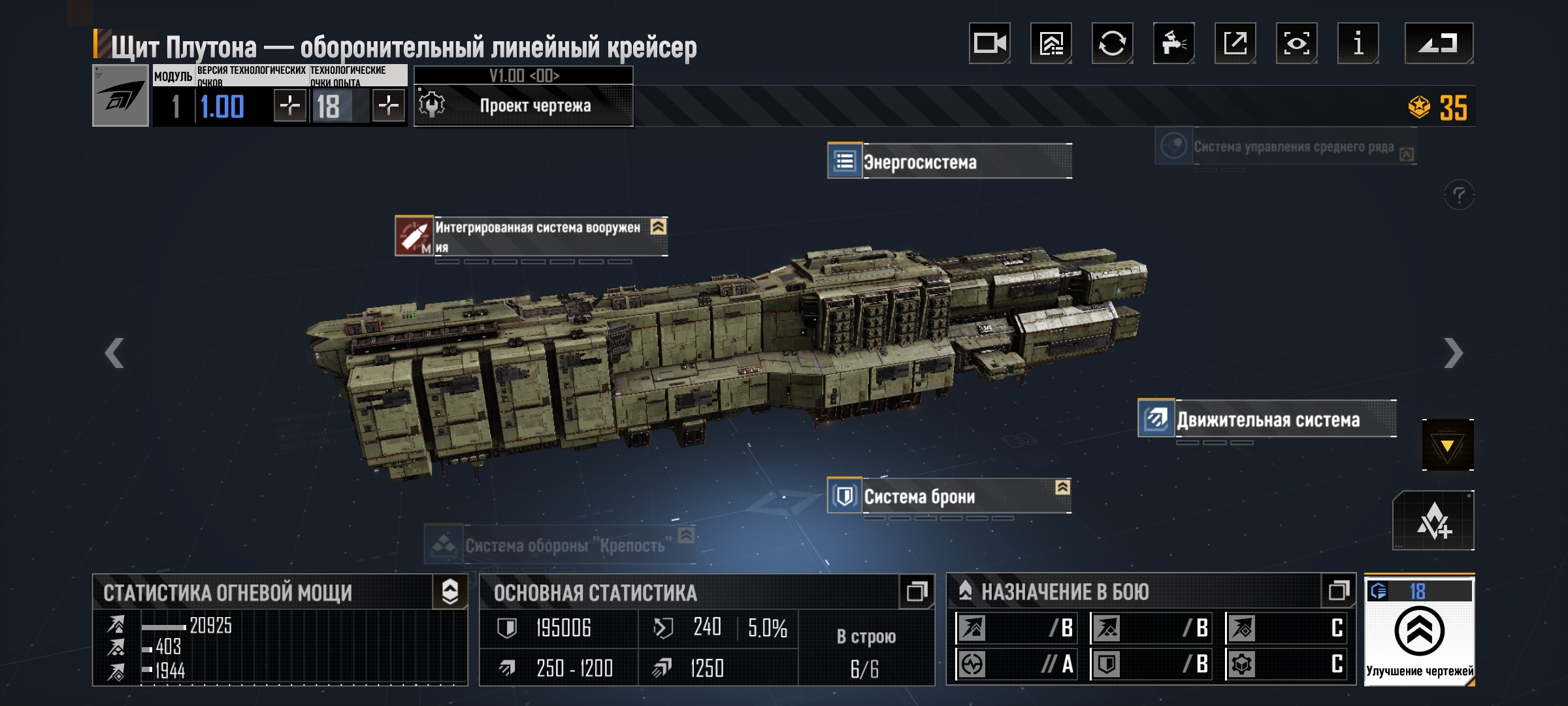Click the share export icon
The height and width of the screenshot is (706, 1568).
pyautogui.click(x=1235, y=44)
